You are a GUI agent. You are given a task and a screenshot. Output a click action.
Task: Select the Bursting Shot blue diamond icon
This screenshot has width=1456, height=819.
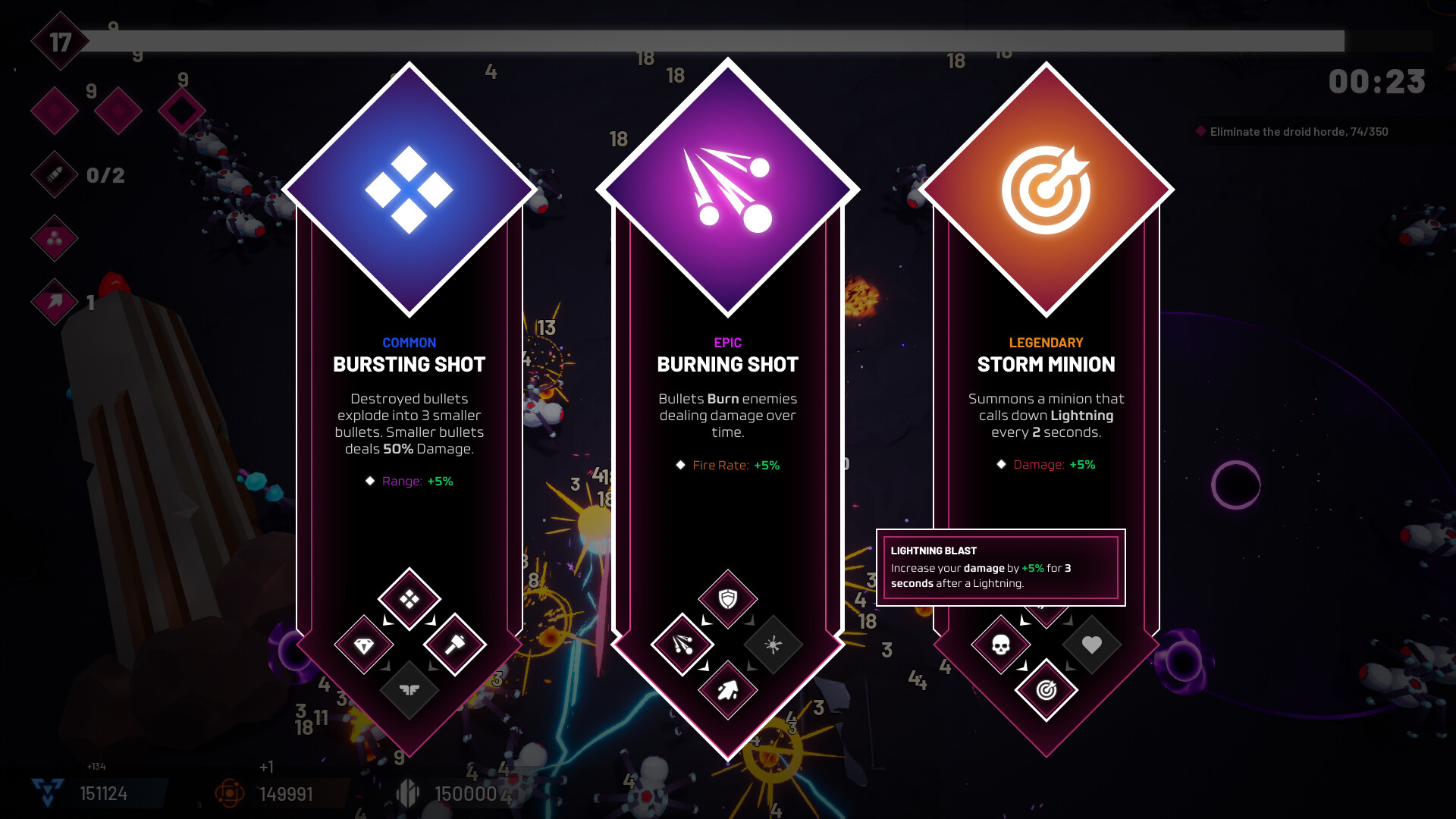(x=409, y=190)
